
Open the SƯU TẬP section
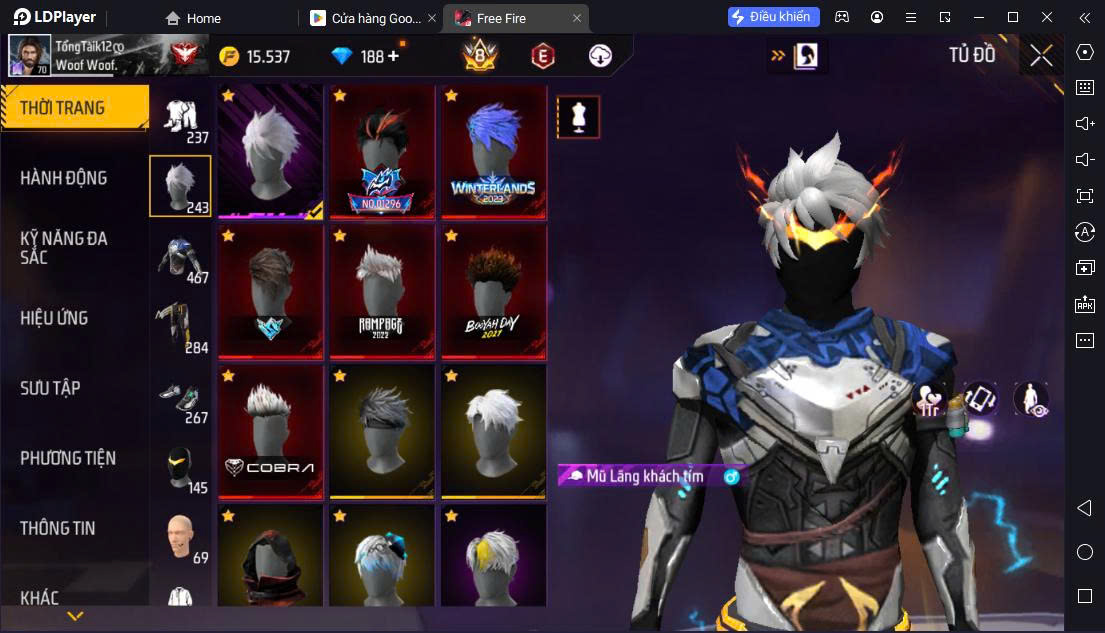(x=50, y=388)
